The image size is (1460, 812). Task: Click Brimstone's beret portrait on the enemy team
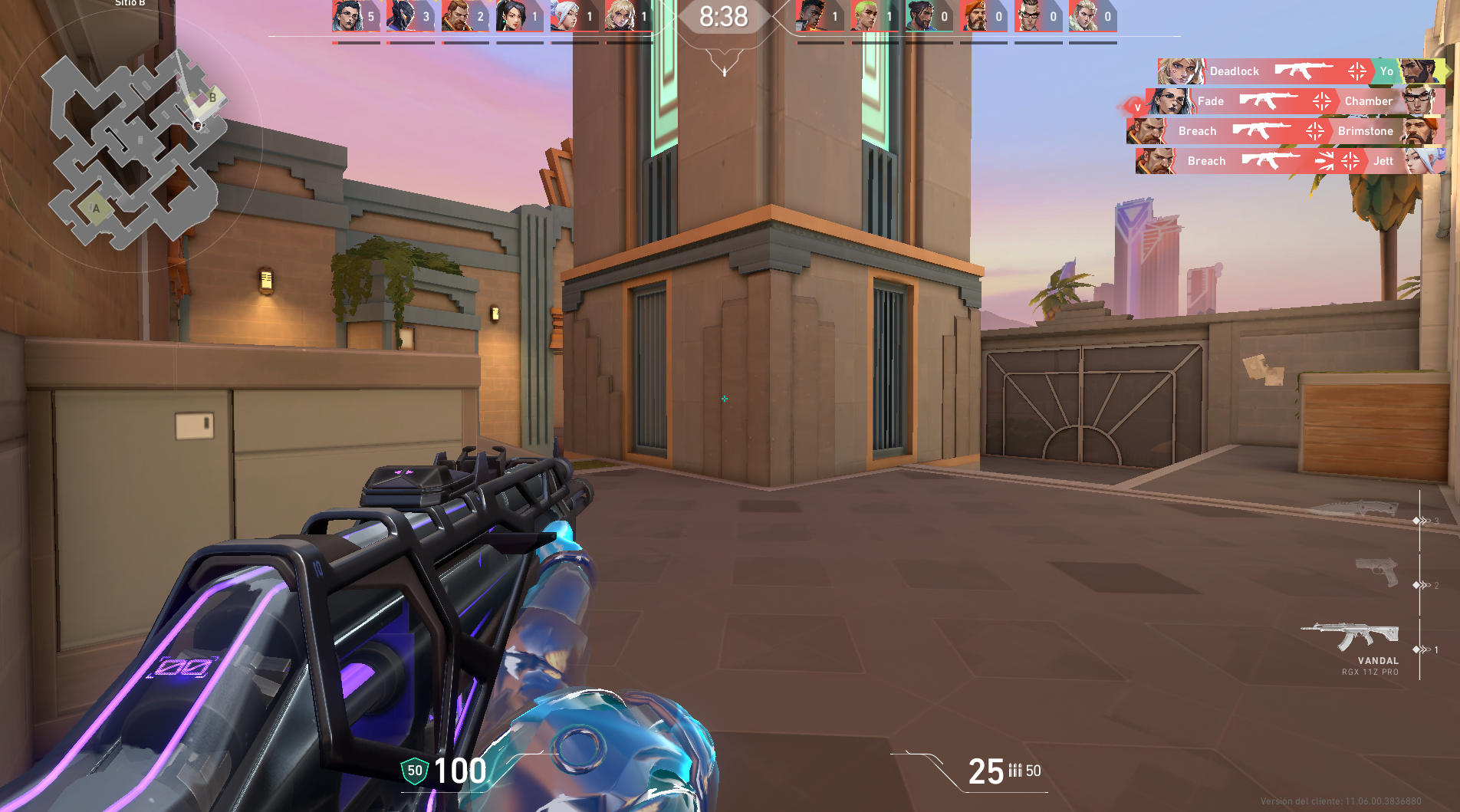click(x=975, y=15)
